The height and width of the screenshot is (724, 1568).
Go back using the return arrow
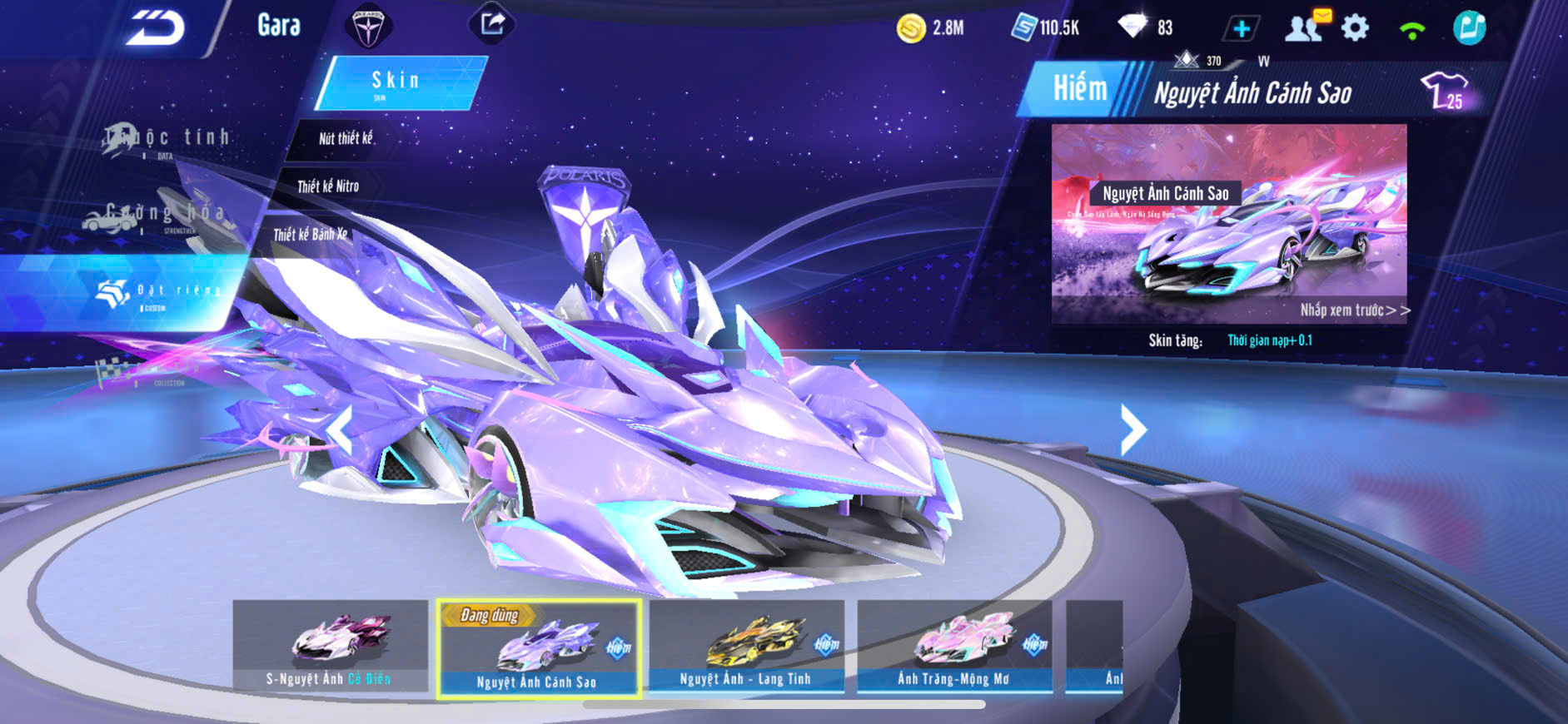156,28
